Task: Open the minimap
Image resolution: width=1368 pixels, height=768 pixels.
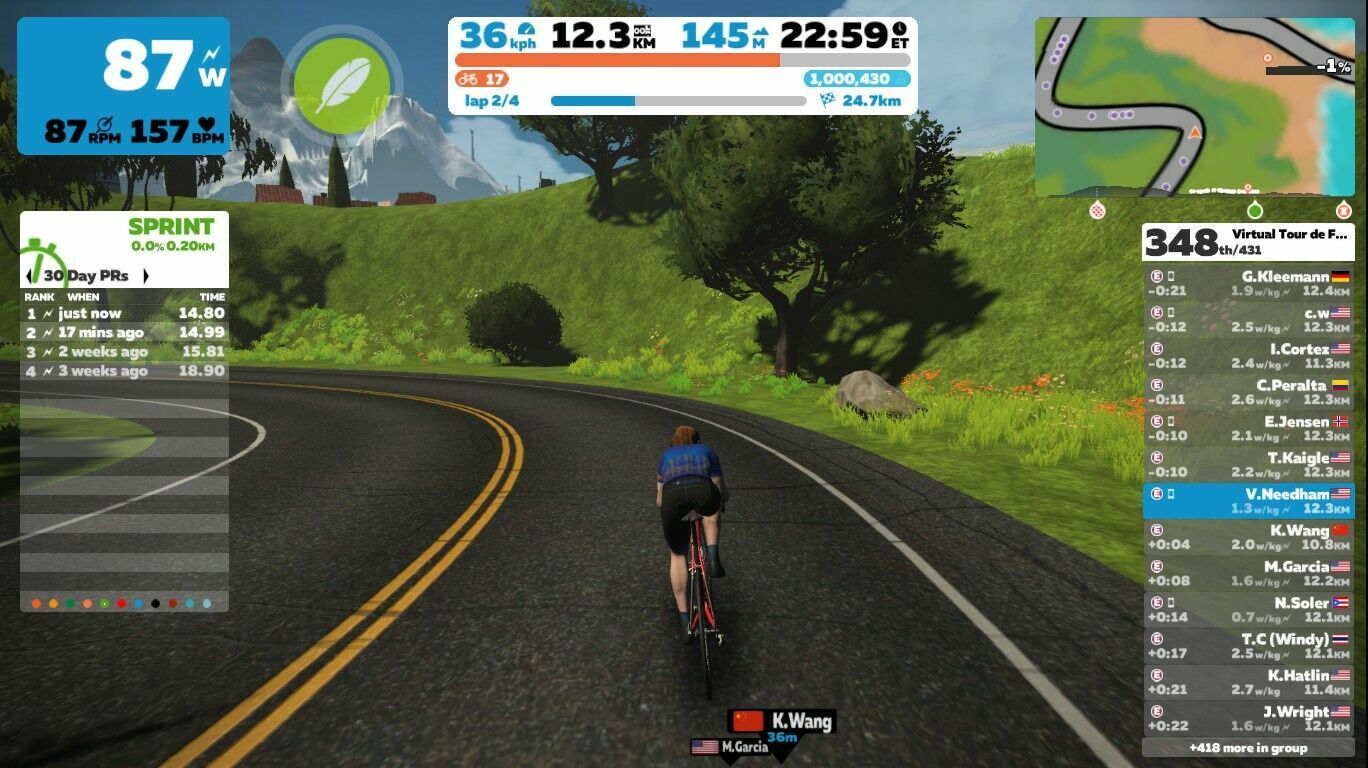Action: click(x=1194, y=107)
